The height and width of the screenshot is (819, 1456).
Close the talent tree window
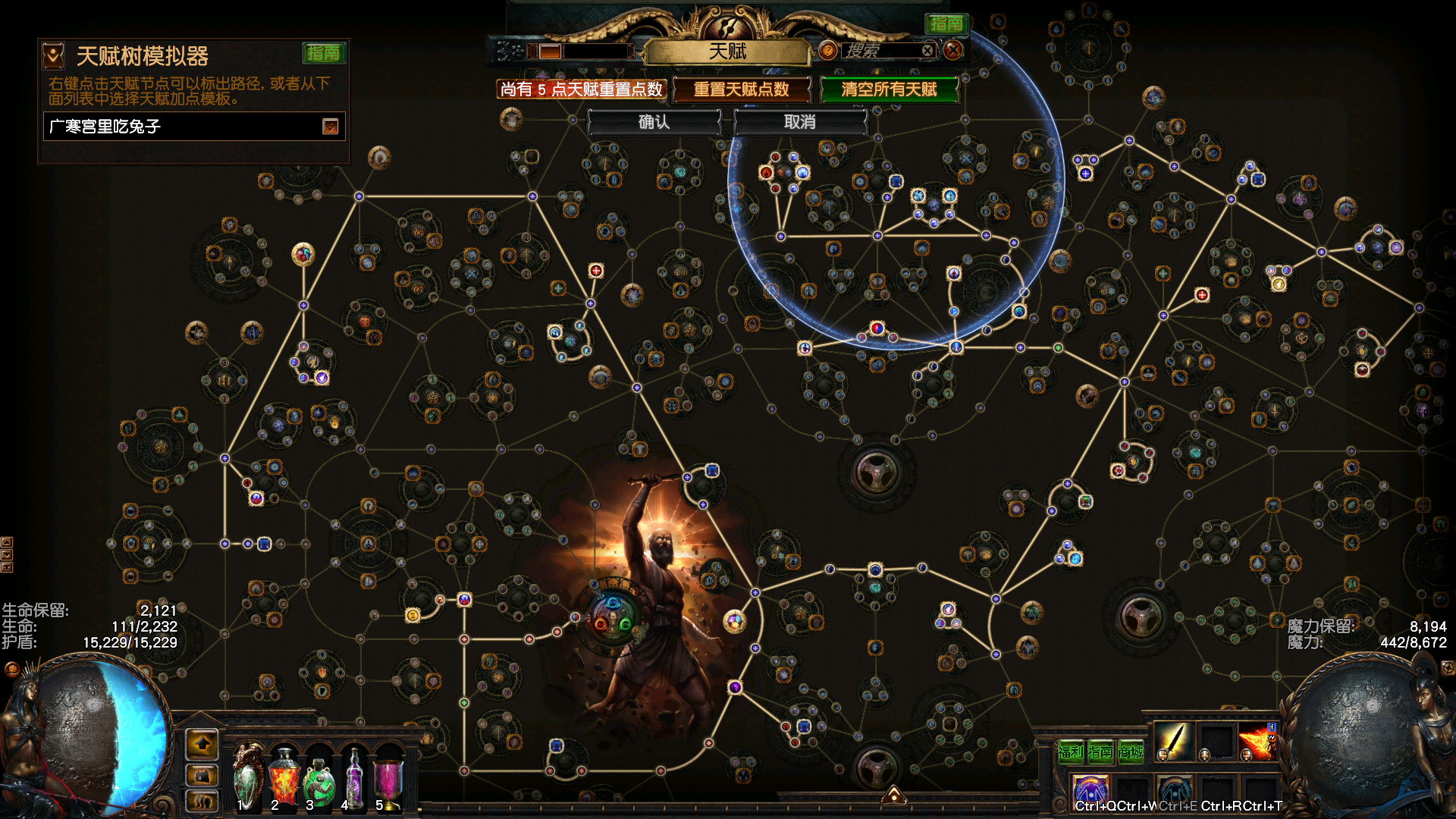(953, 51)
